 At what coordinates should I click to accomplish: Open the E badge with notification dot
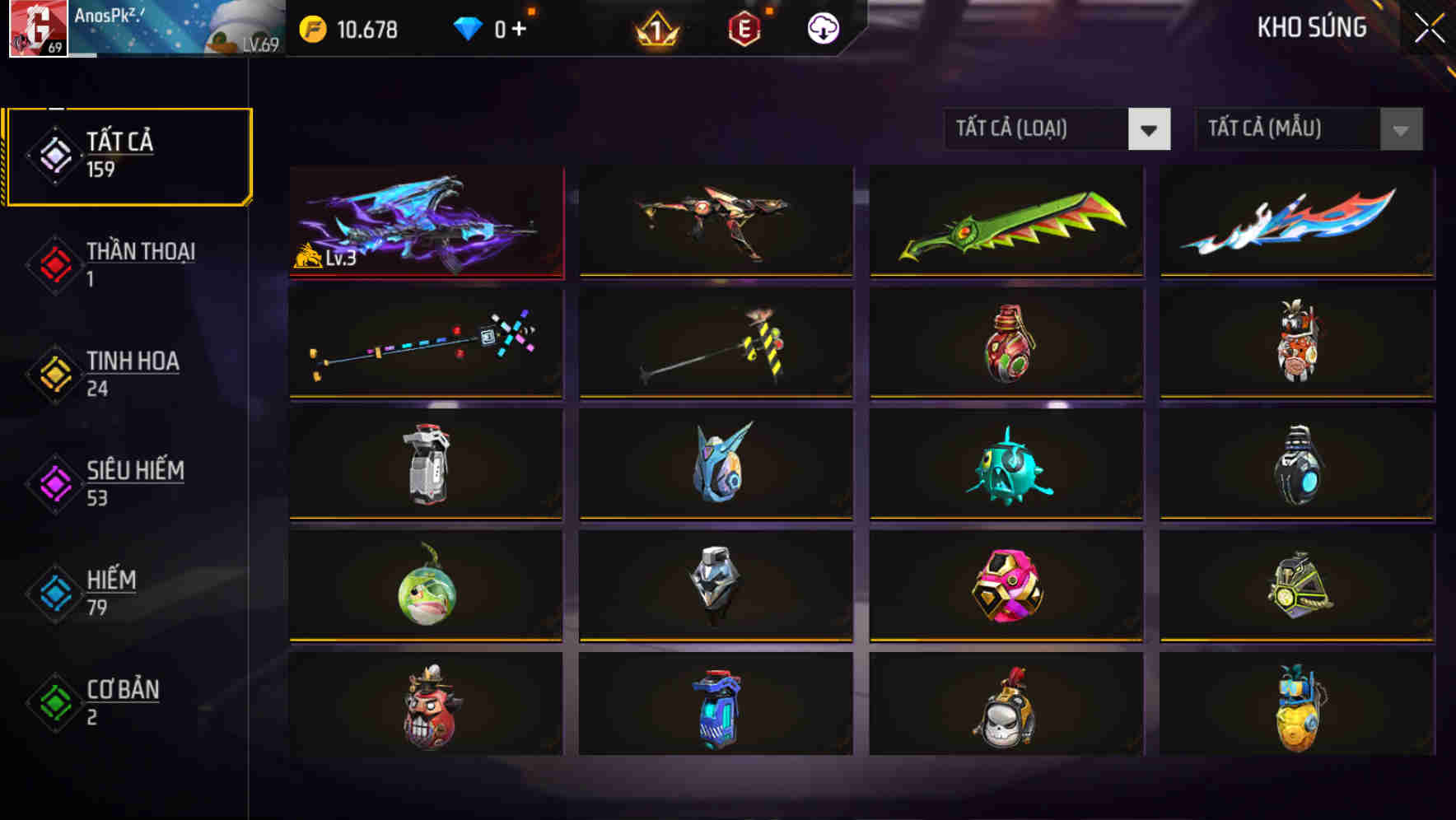coord(744,27)
